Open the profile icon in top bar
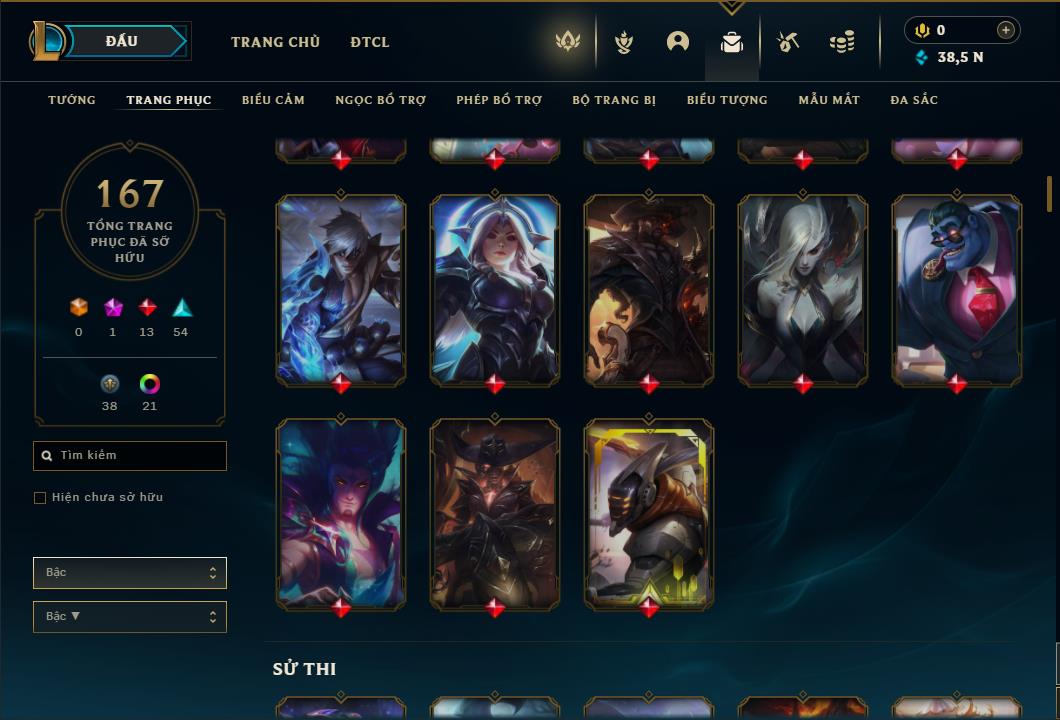This screenshot has width=1060, height=720. (x=678, y=42)
